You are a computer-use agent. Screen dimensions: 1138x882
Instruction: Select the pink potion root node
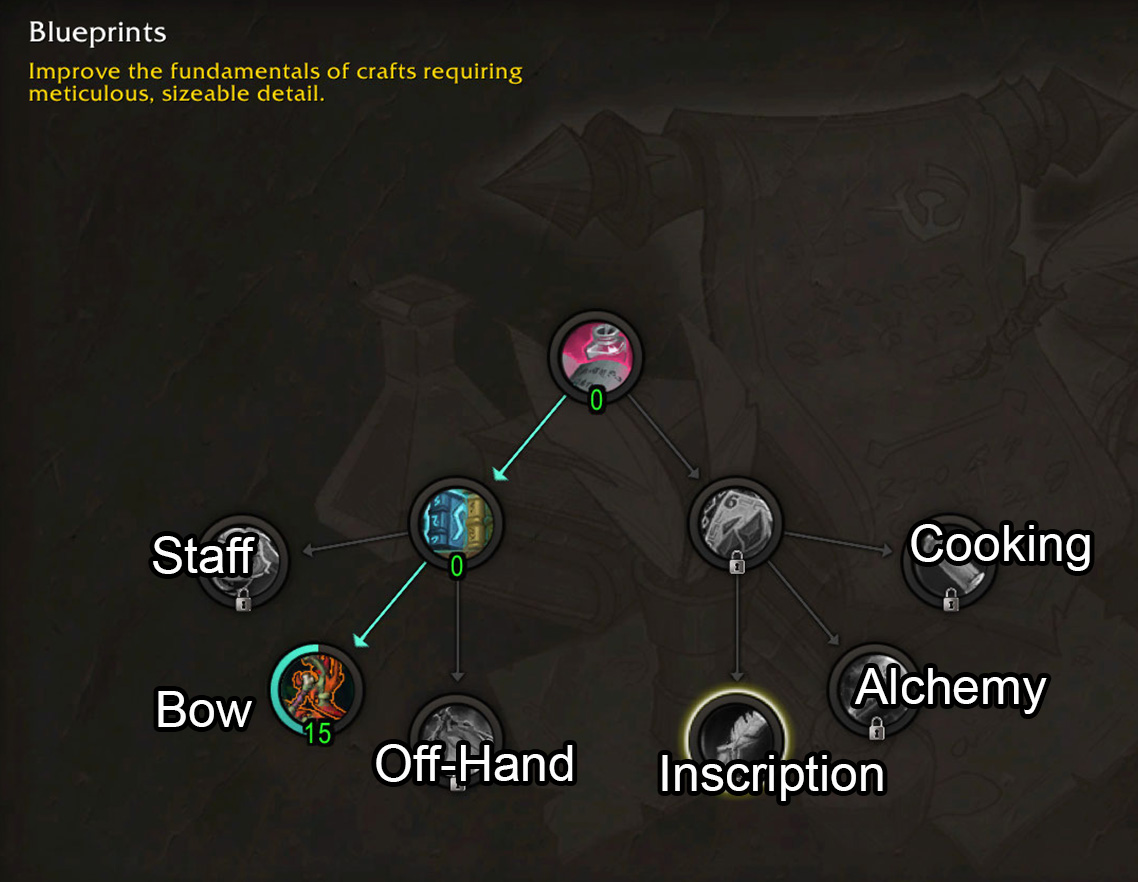click(596, 356)
